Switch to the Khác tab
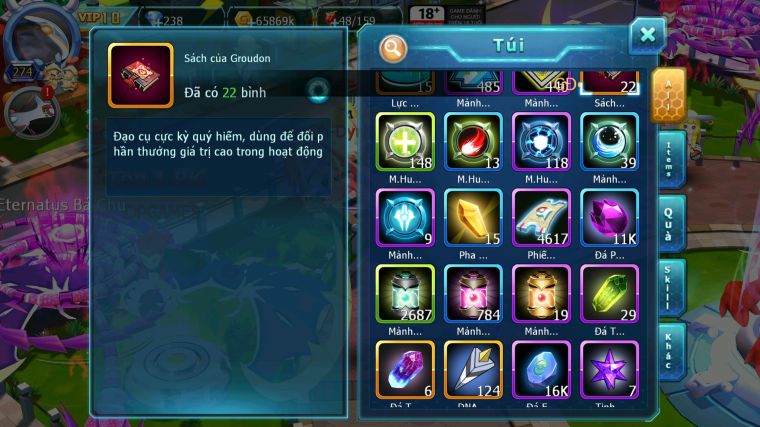Image resolution: width=760 pixels, height=427 pixels. coord(670,350)
